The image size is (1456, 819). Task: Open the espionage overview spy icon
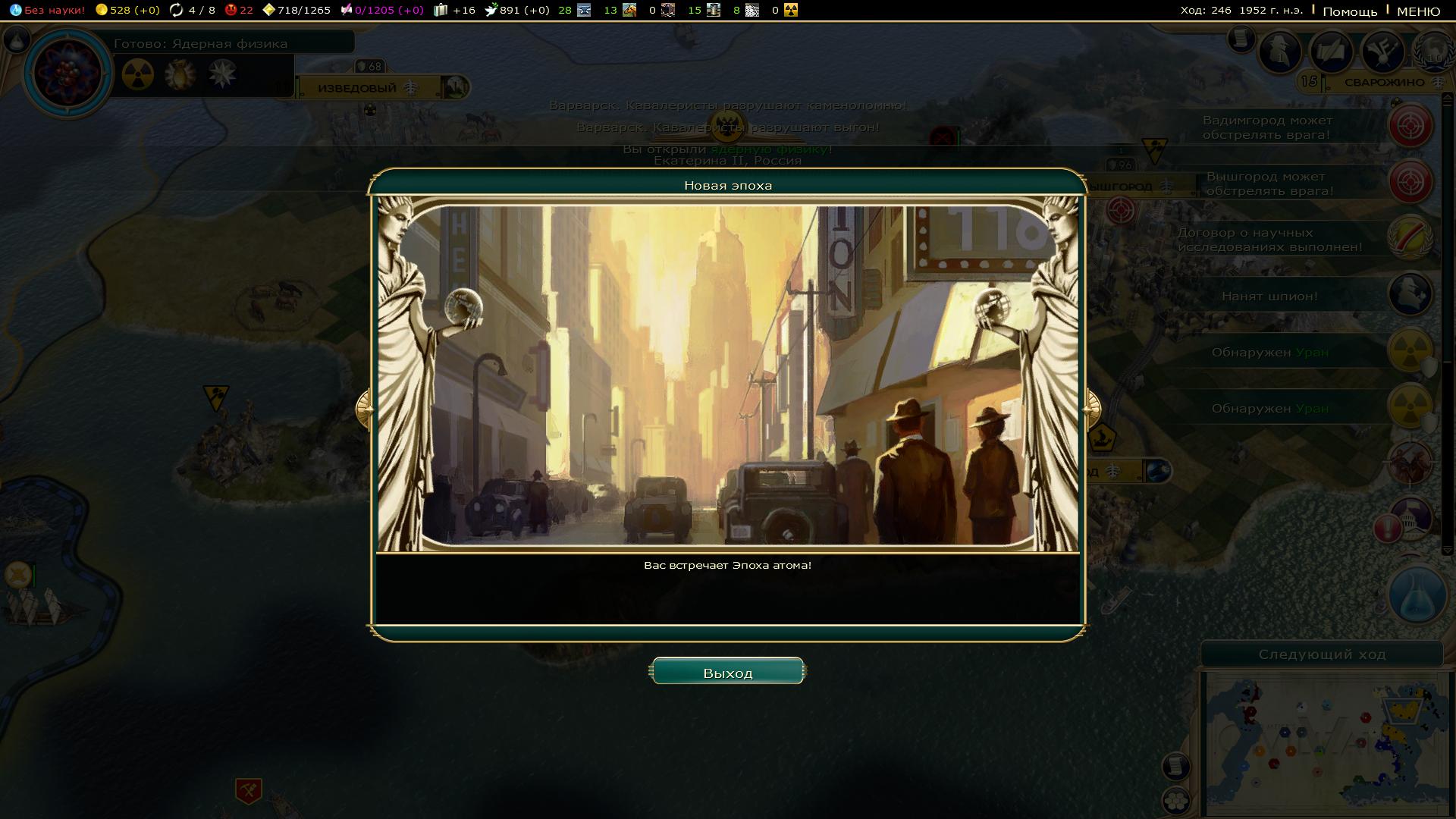click(x=1280, y=52)
